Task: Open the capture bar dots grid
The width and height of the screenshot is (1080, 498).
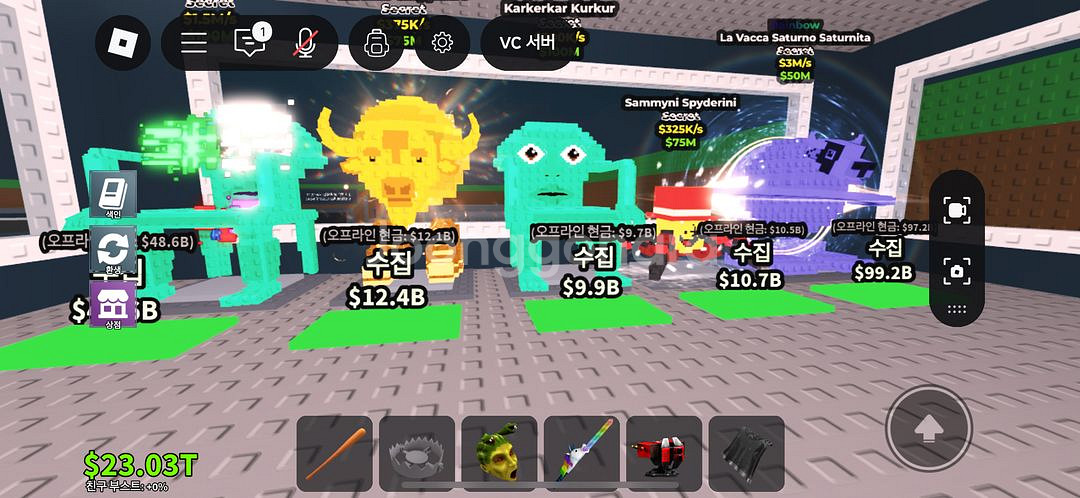Action: [x=956, y=309]
